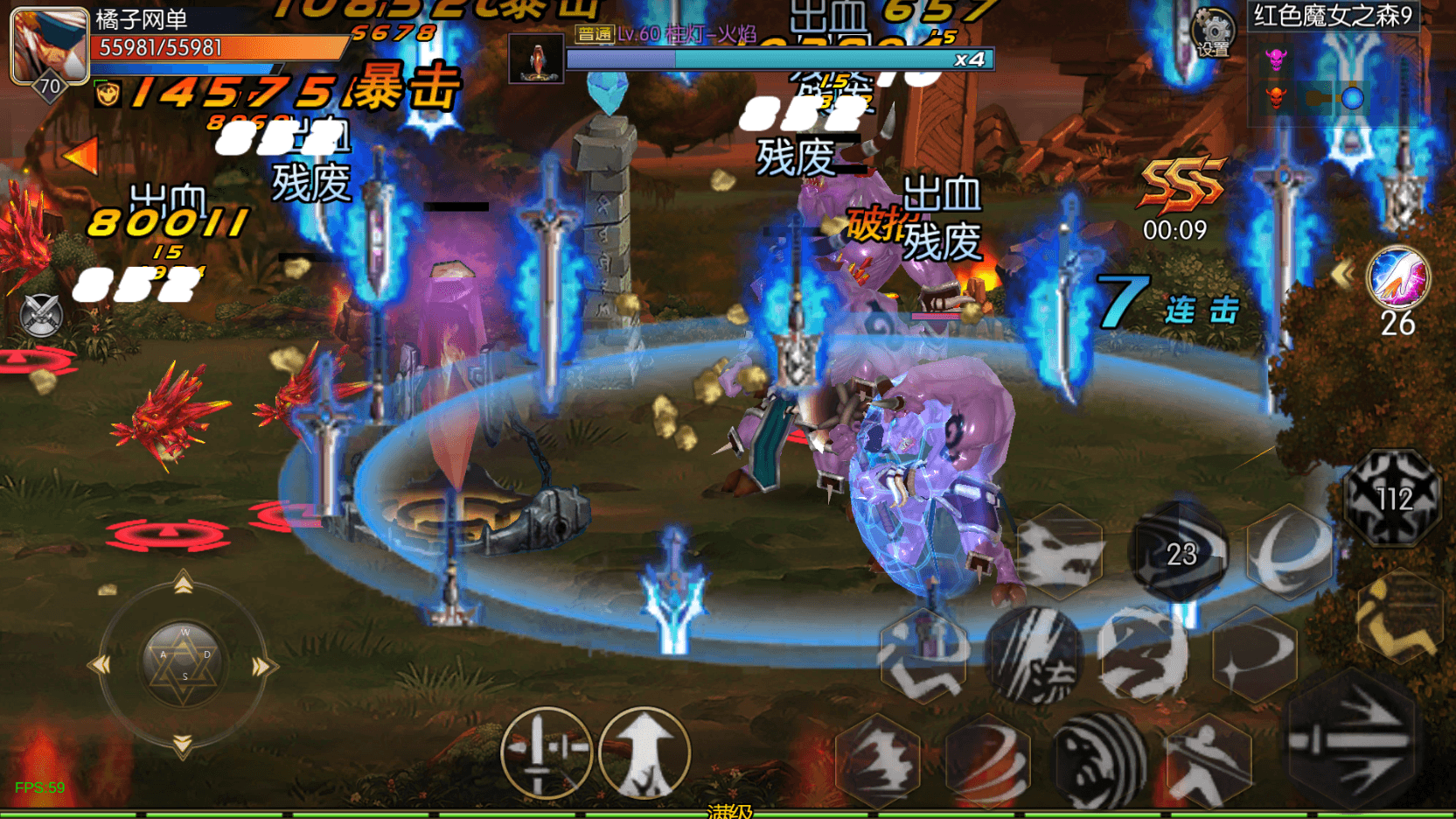Tap the crossed swords auto-battle icon

[41, 315]
